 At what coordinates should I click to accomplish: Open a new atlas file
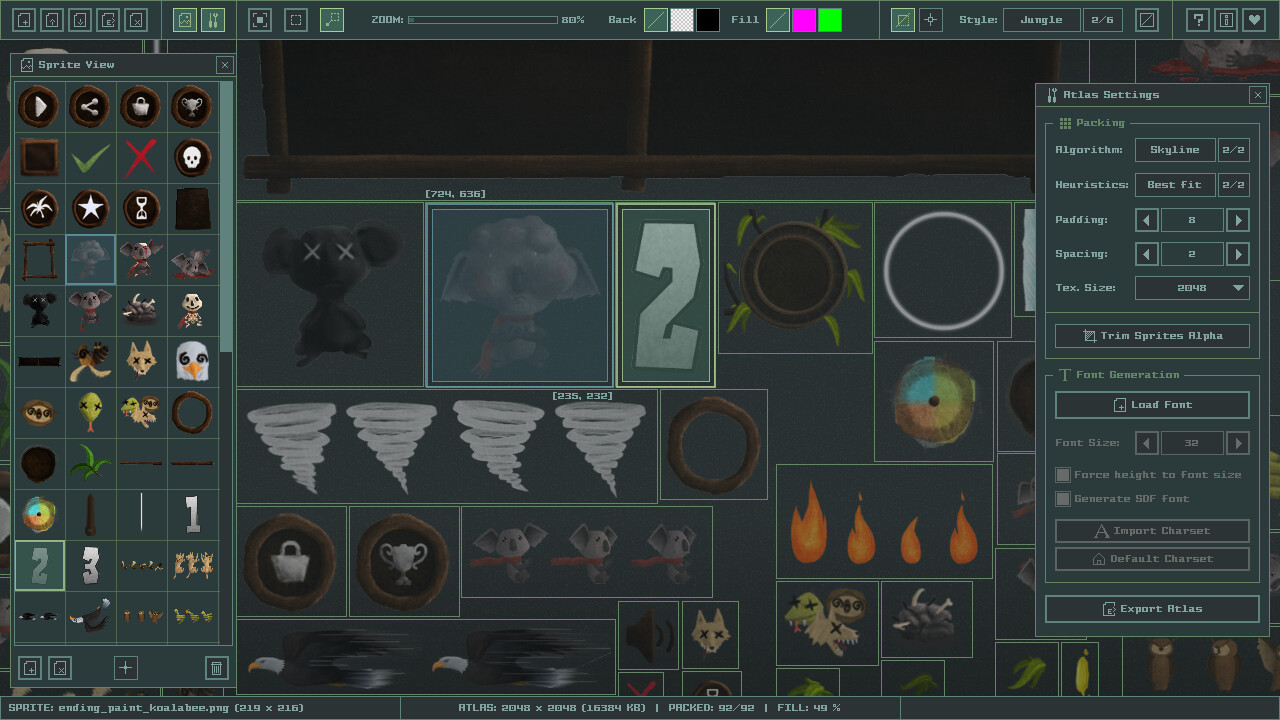click(24, 19)
